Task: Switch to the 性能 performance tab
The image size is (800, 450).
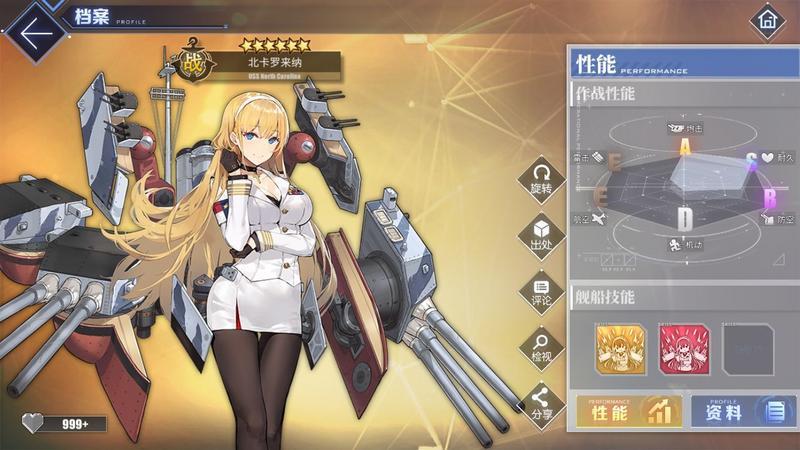Action: click(629, 411)
